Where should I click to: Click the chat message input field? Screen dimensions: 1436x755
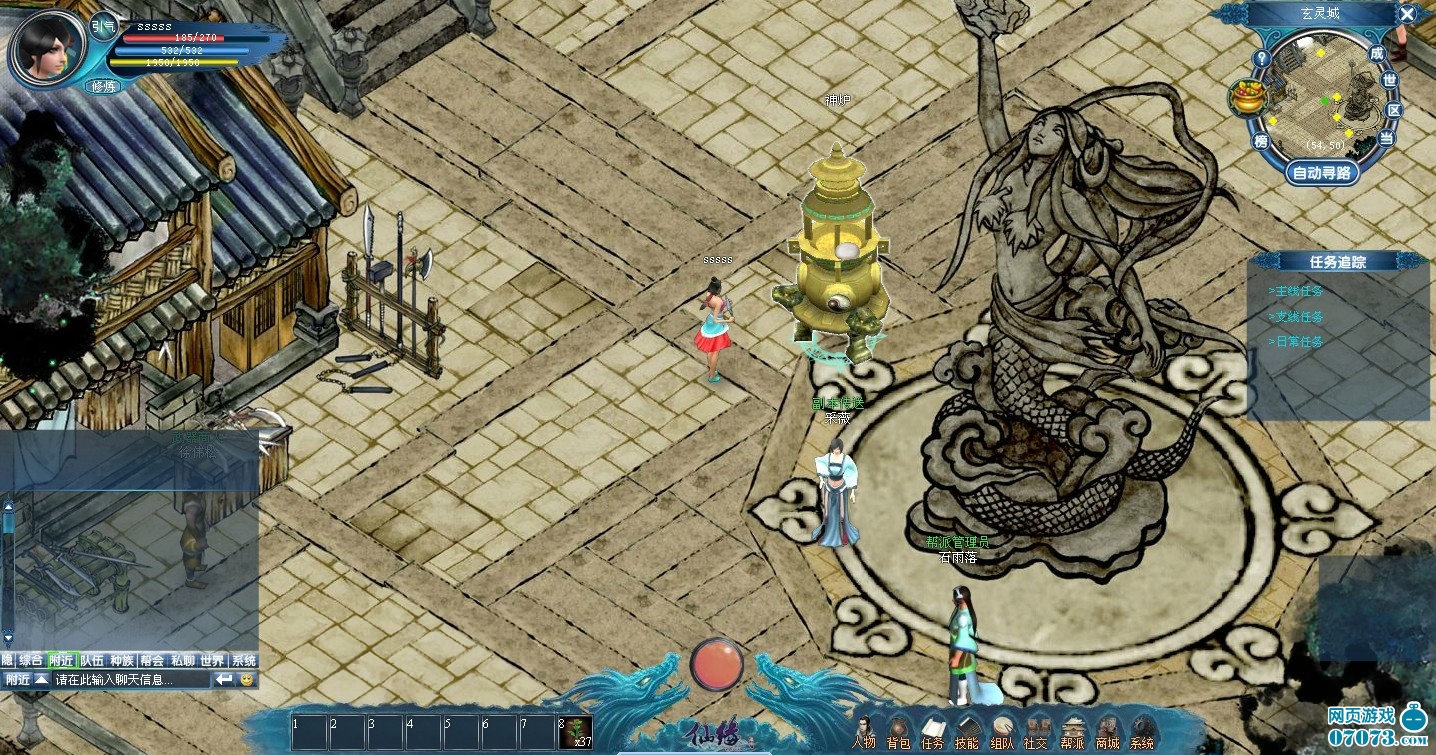pyautogui.click(x=130, y=680)
